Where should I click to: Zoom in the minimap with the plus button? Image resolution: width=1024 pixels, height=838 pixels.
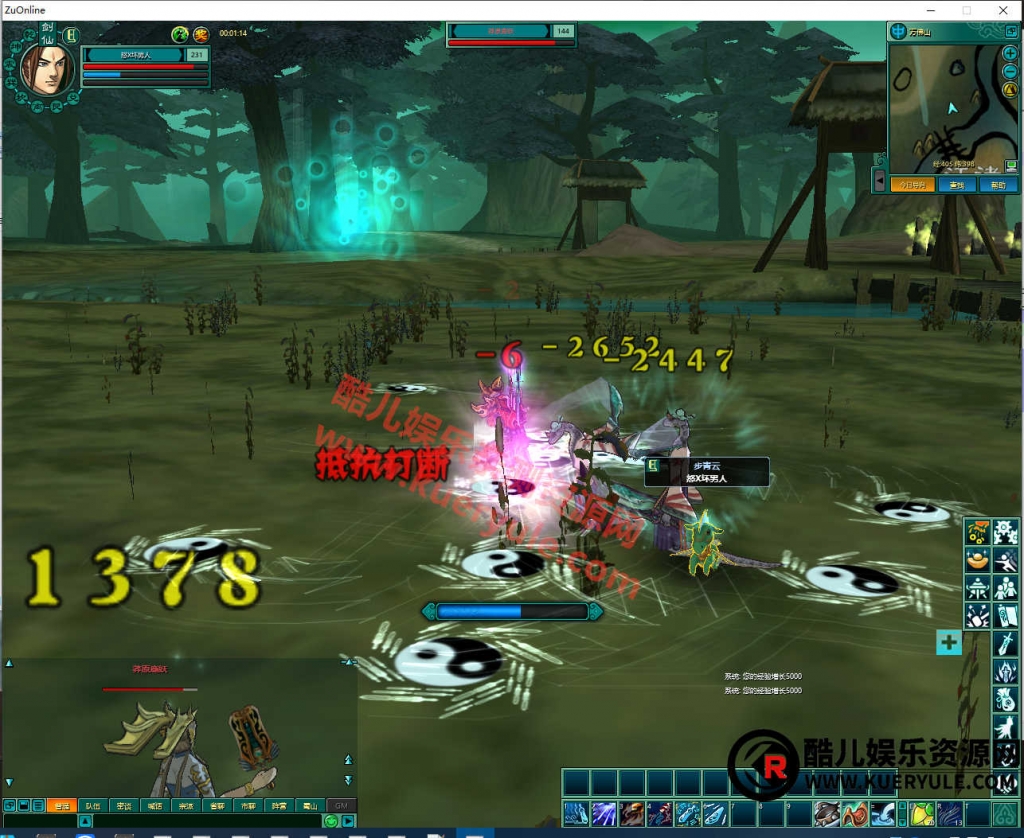coord(1010,53)
